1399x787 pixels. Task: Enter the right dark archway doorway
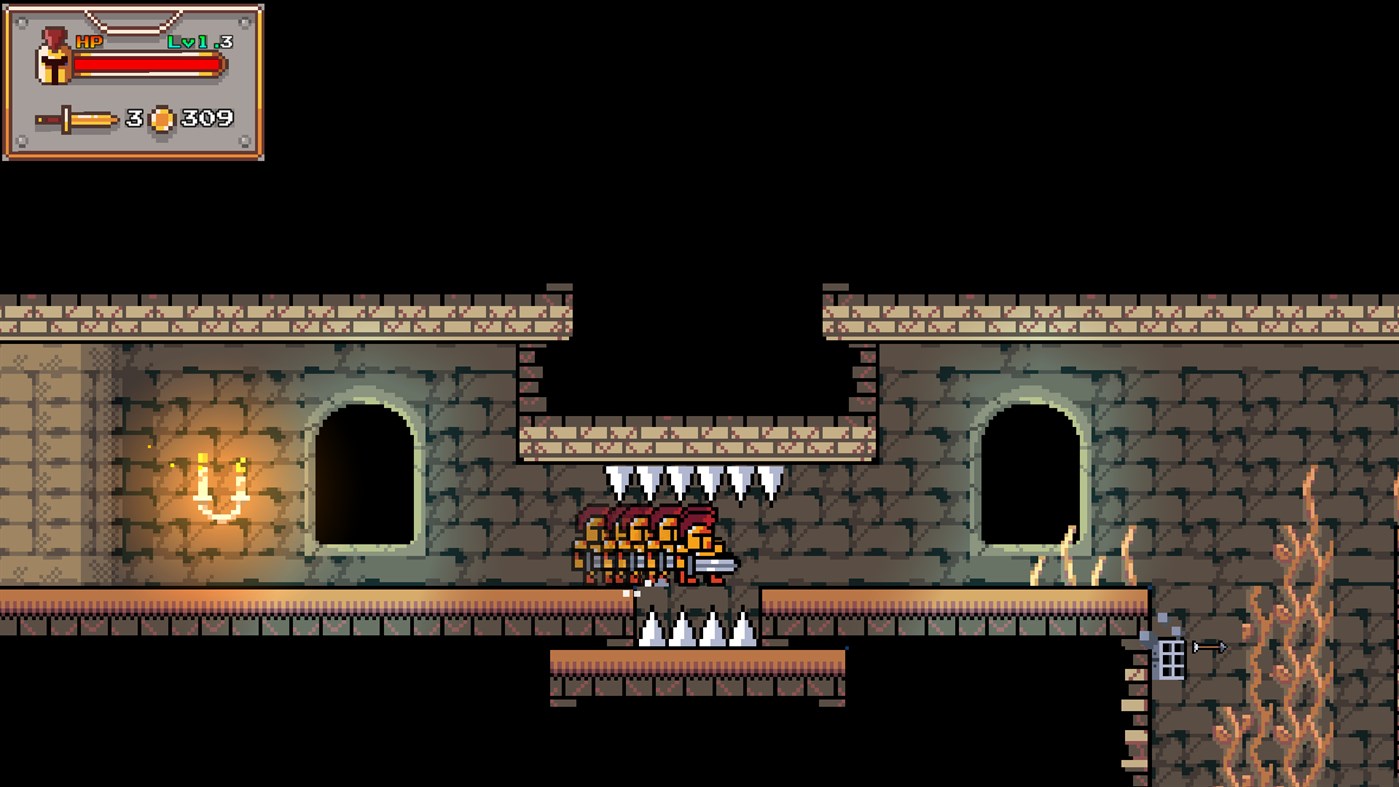1030,480
